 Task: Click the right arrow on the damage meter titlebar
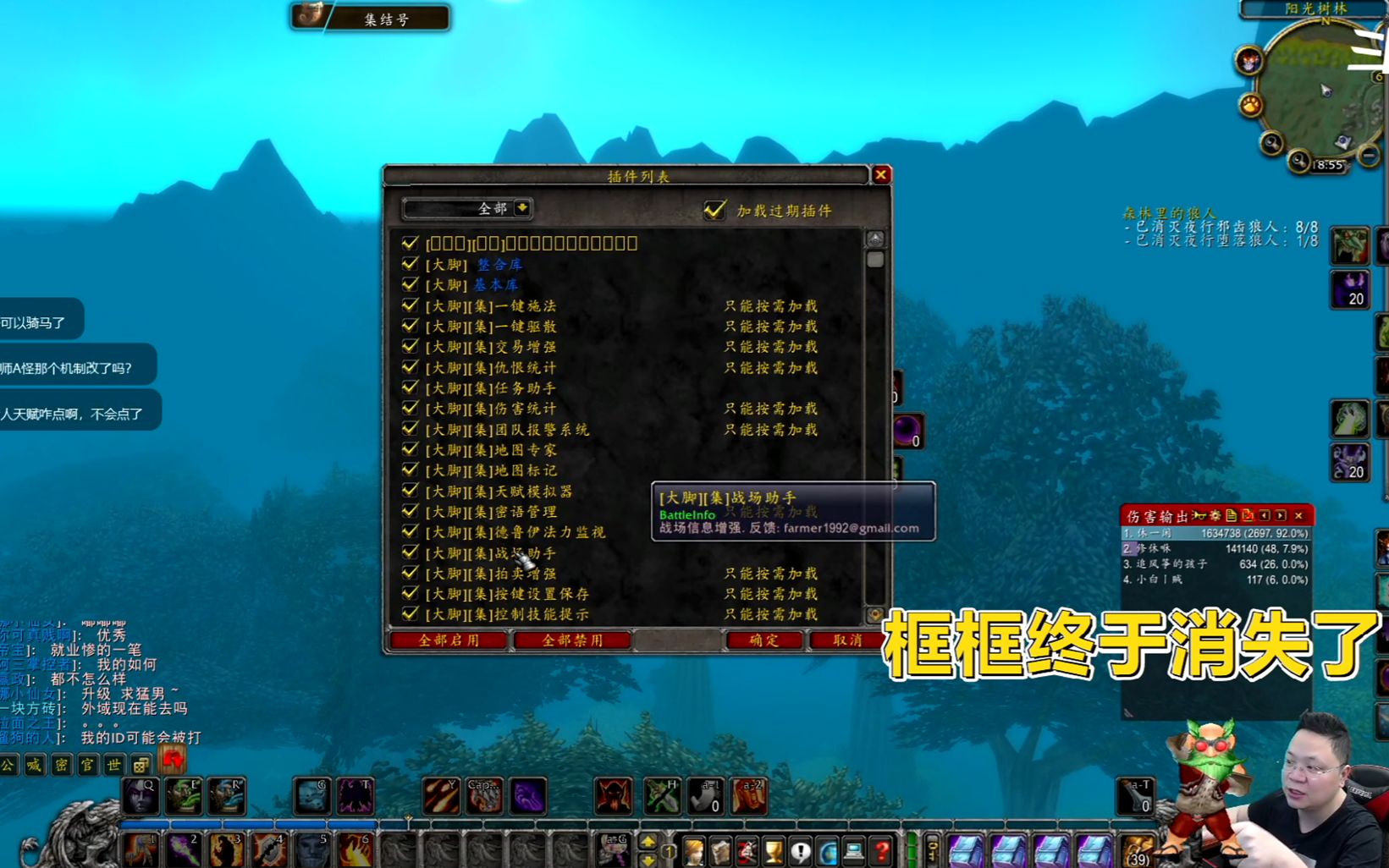click(1279, 515)
